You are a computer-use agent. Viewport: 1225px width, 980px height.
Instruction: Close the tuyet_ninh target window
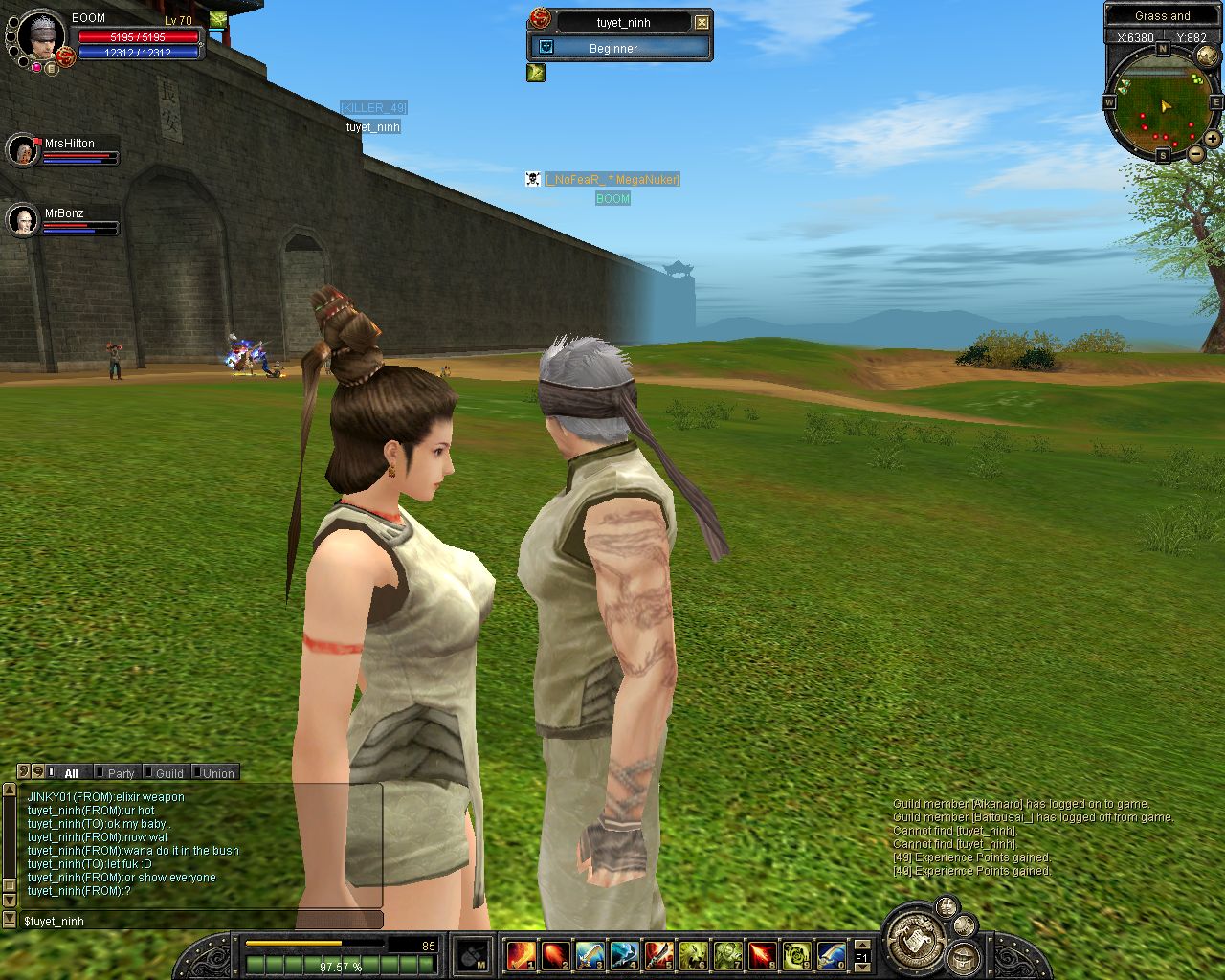[702, 22]
